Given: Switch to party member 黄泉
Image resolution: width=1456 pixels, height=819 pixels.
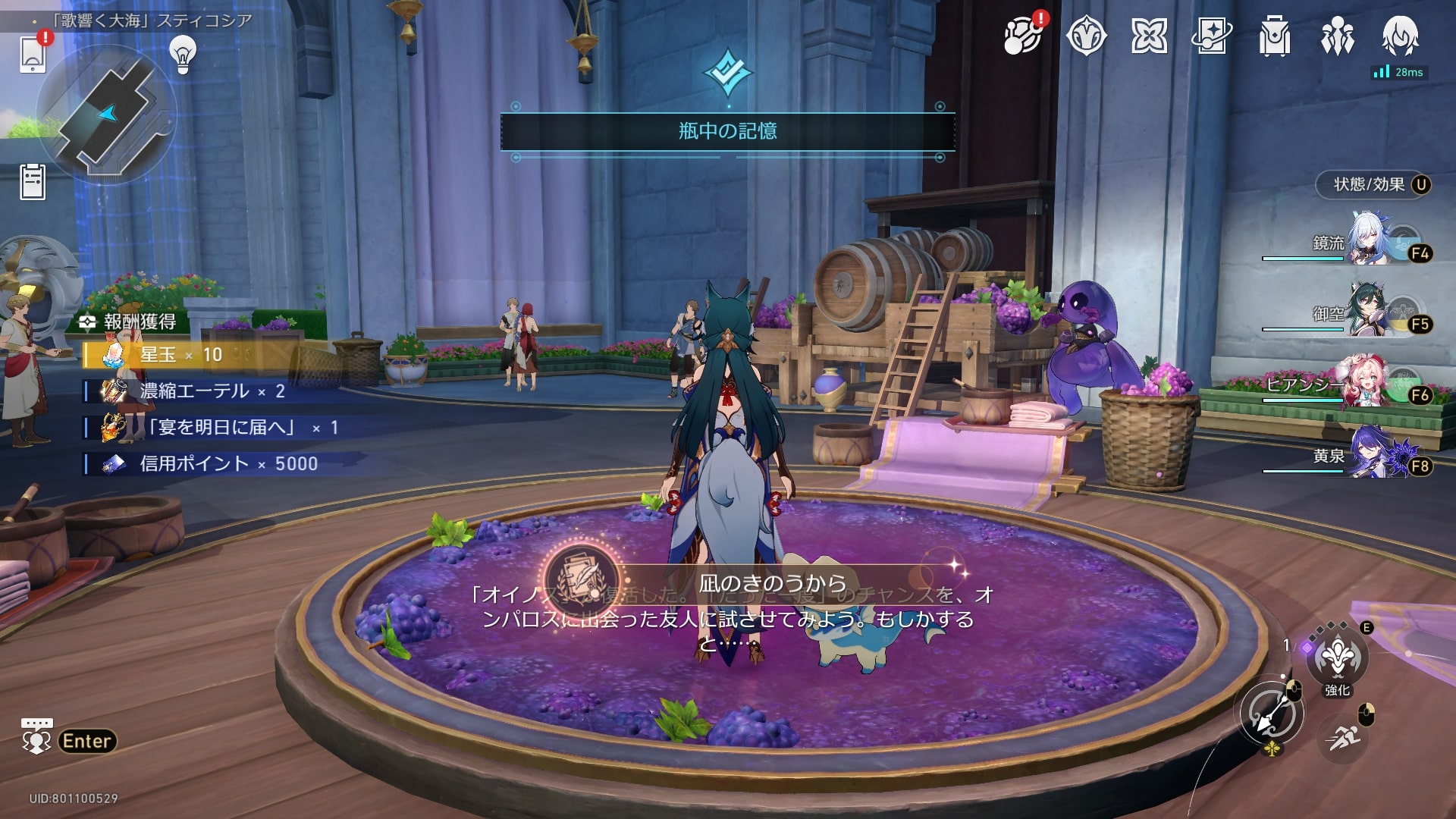Looking at the screenshot, I should click(1368, 455).
